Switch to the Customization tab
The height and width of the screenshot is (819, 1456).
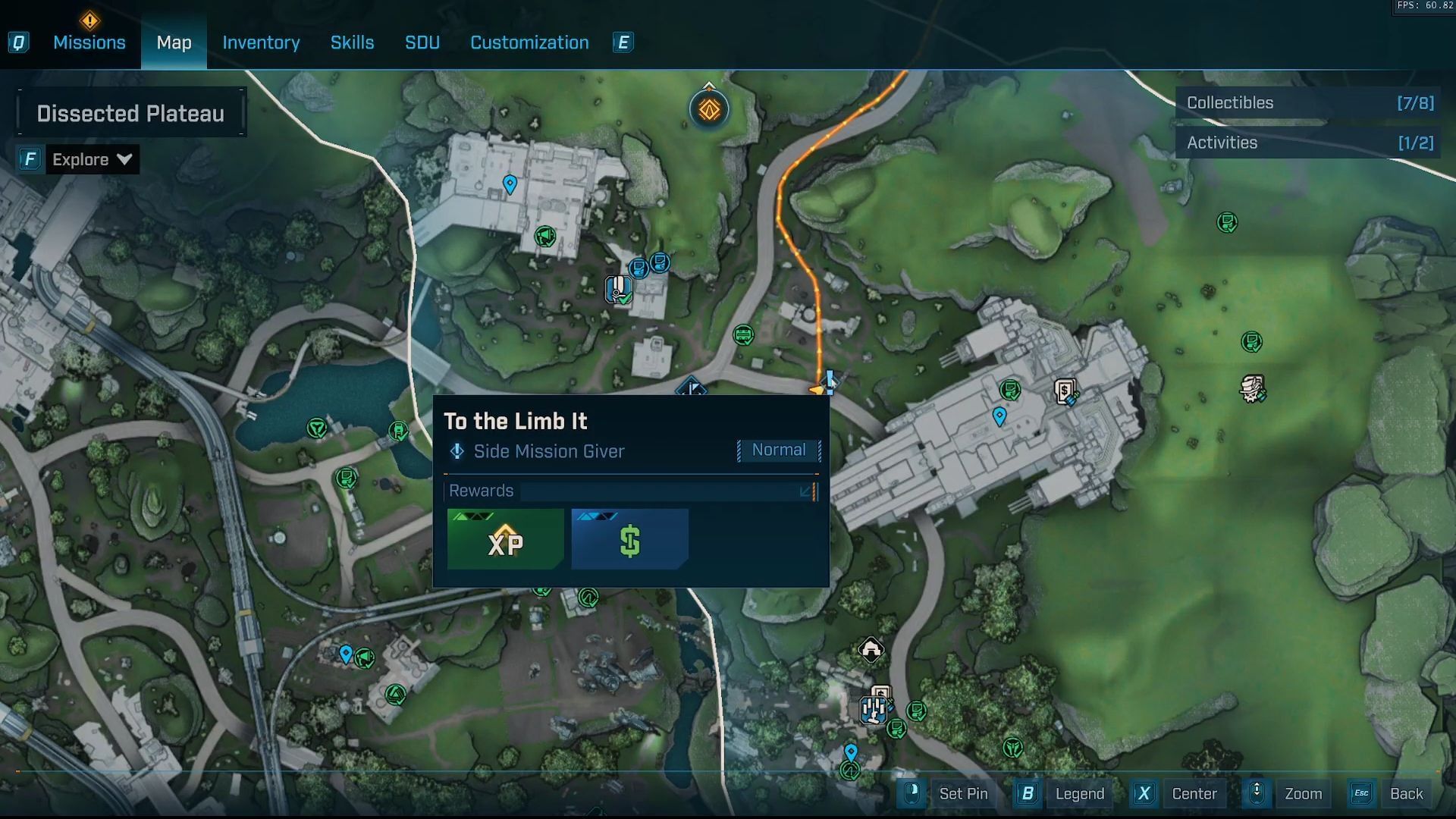tap(529, 42)
